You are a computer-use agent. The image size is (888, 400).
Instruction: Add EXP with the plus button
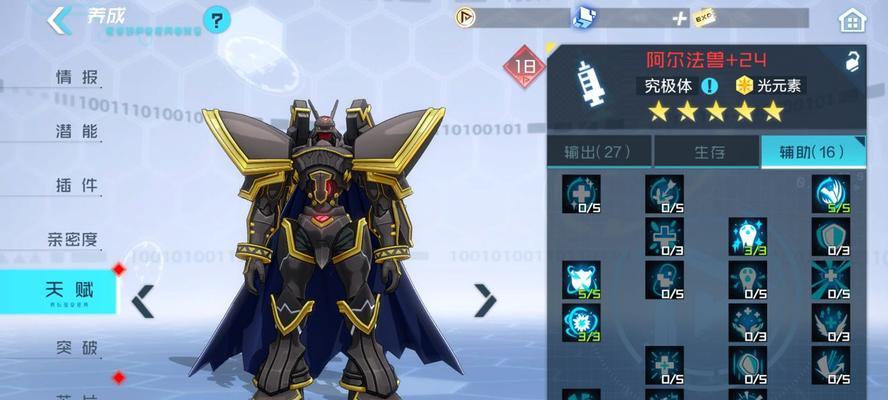680,18
